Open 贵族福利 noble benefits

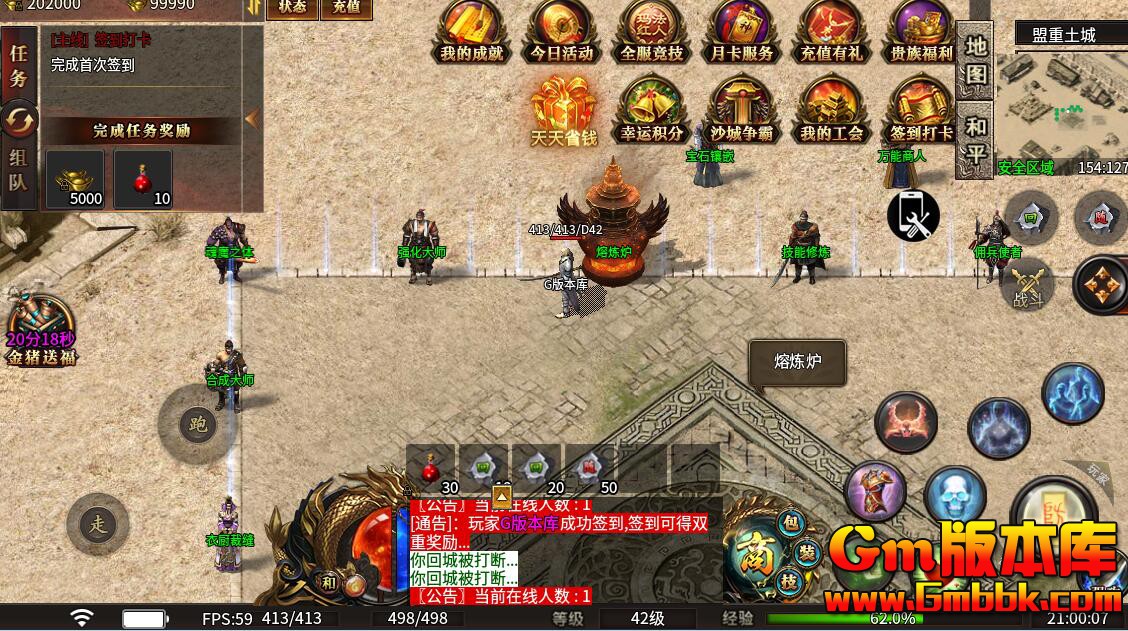click(x=921, y=30)
